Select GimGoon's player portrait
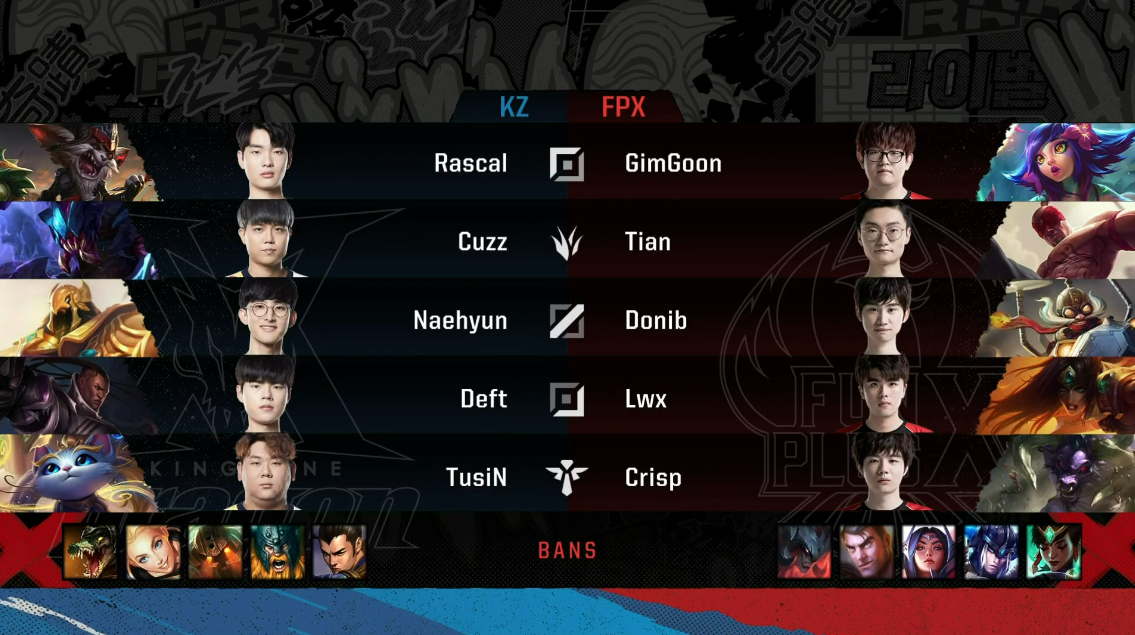 884,161
